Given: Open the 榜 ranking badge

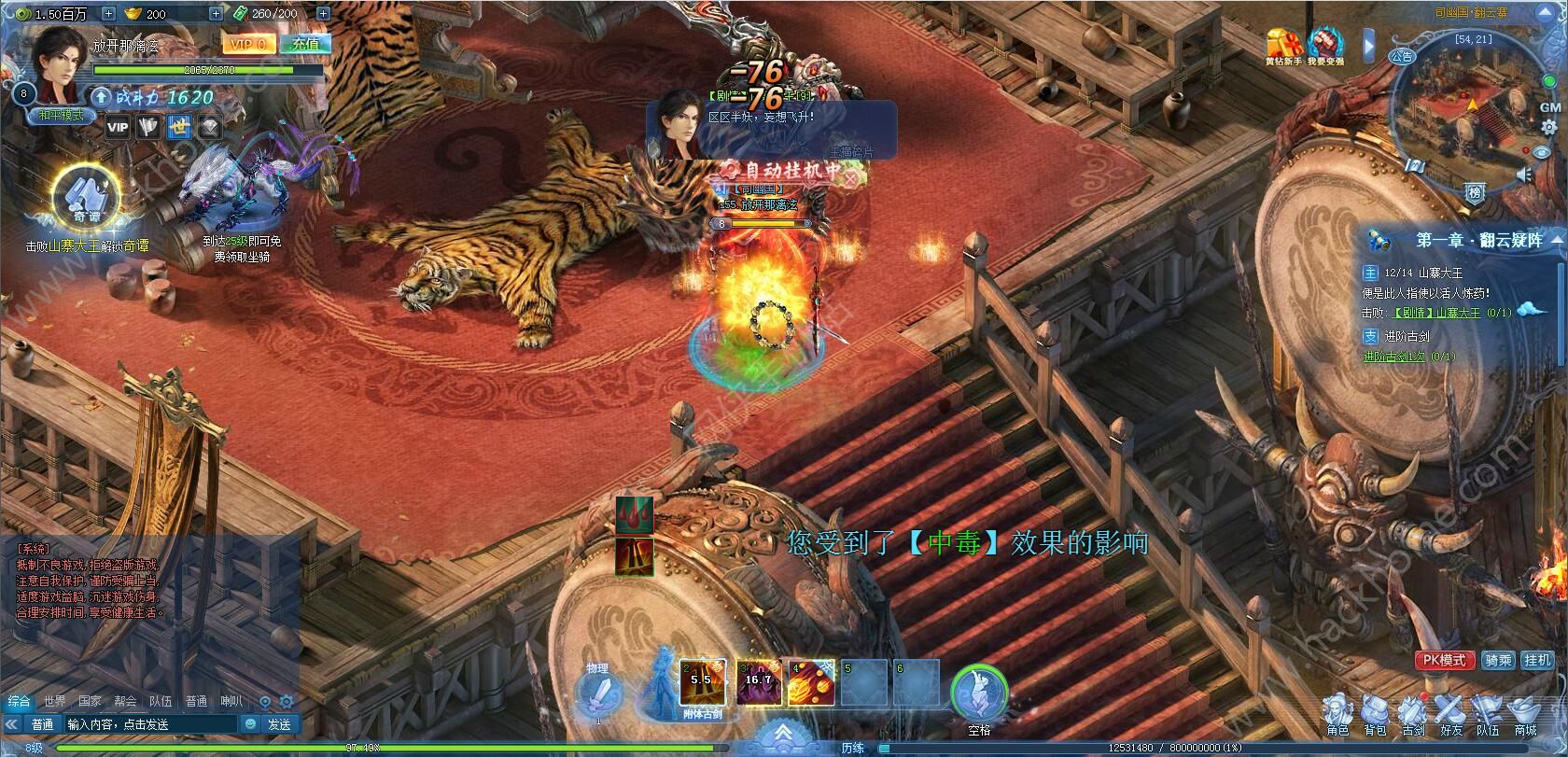Looking at the screenshot, I should click(1475, 193).
